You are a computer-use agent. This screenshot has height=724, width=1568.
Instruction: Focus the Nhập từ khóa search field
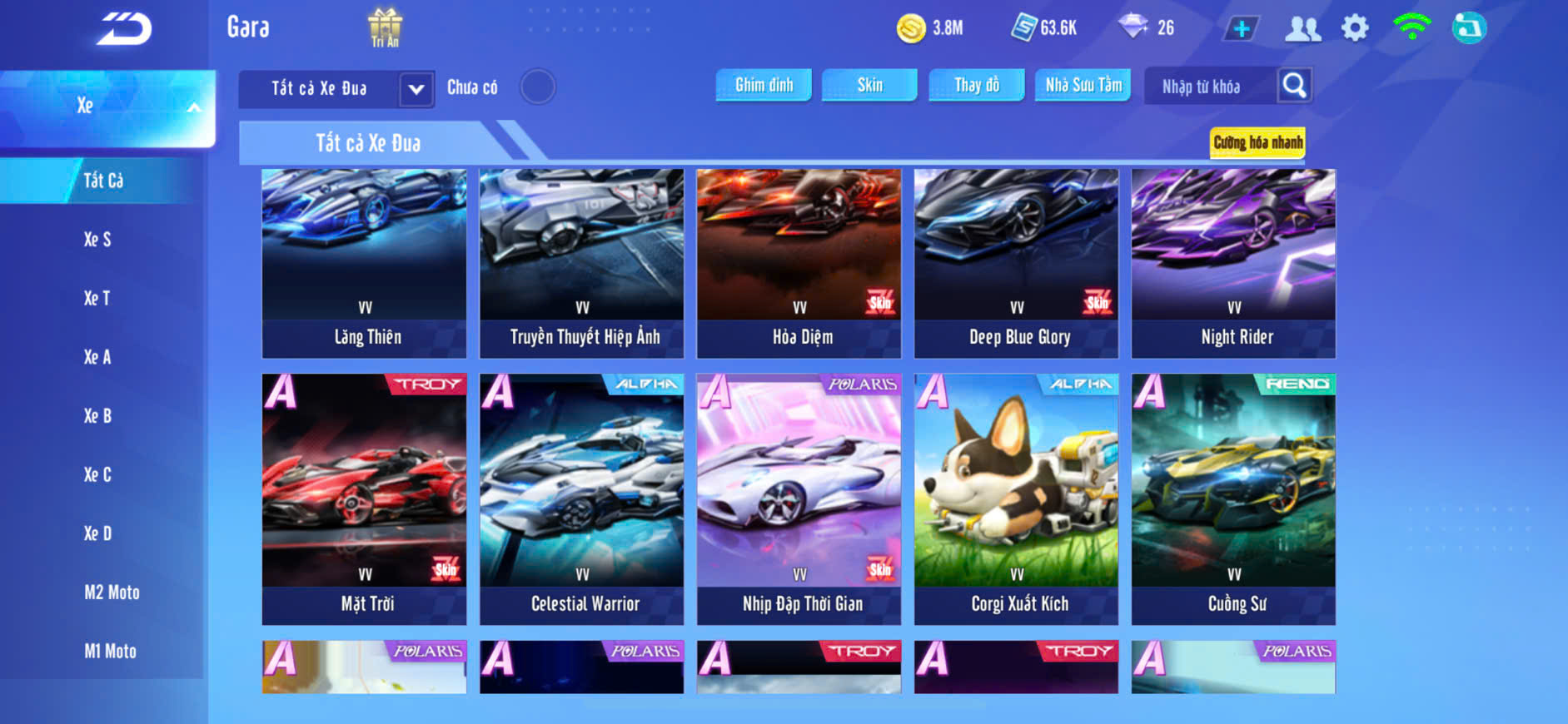(x=1207, y=87)
